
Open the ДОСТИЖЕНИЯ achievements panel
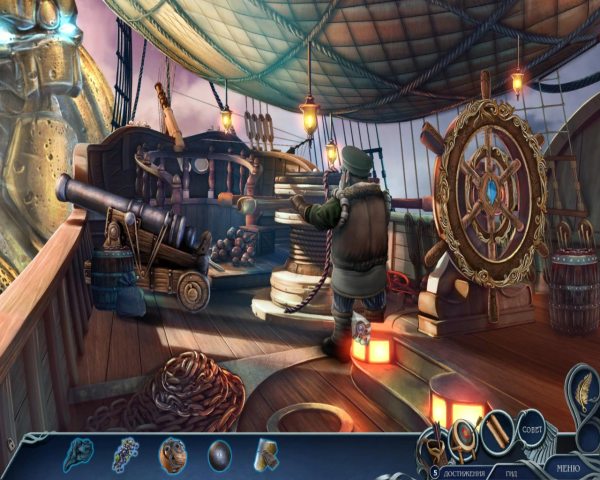coord(464,472)
